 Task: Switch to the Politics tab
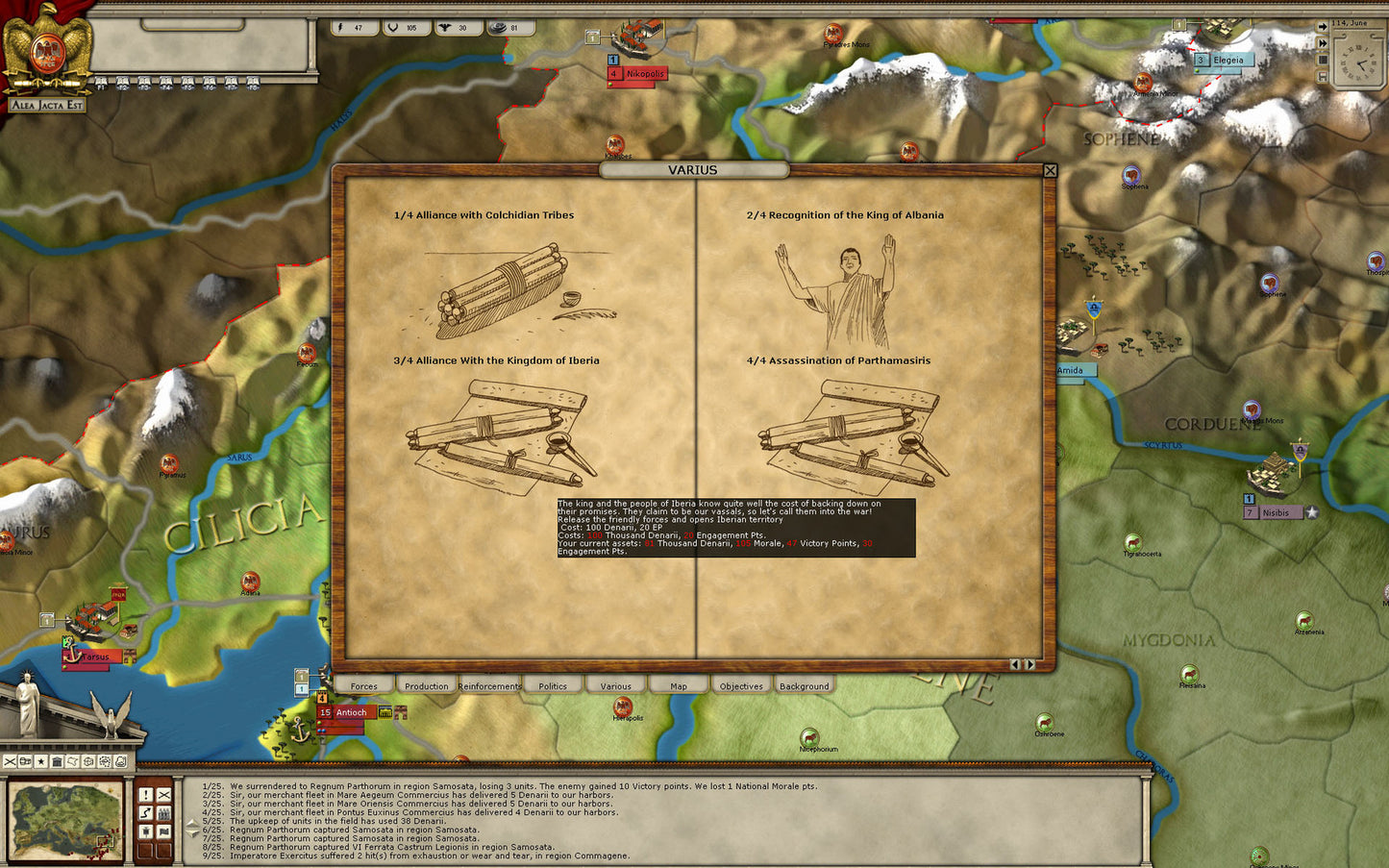pyautogui.click(x=553, y=685)
